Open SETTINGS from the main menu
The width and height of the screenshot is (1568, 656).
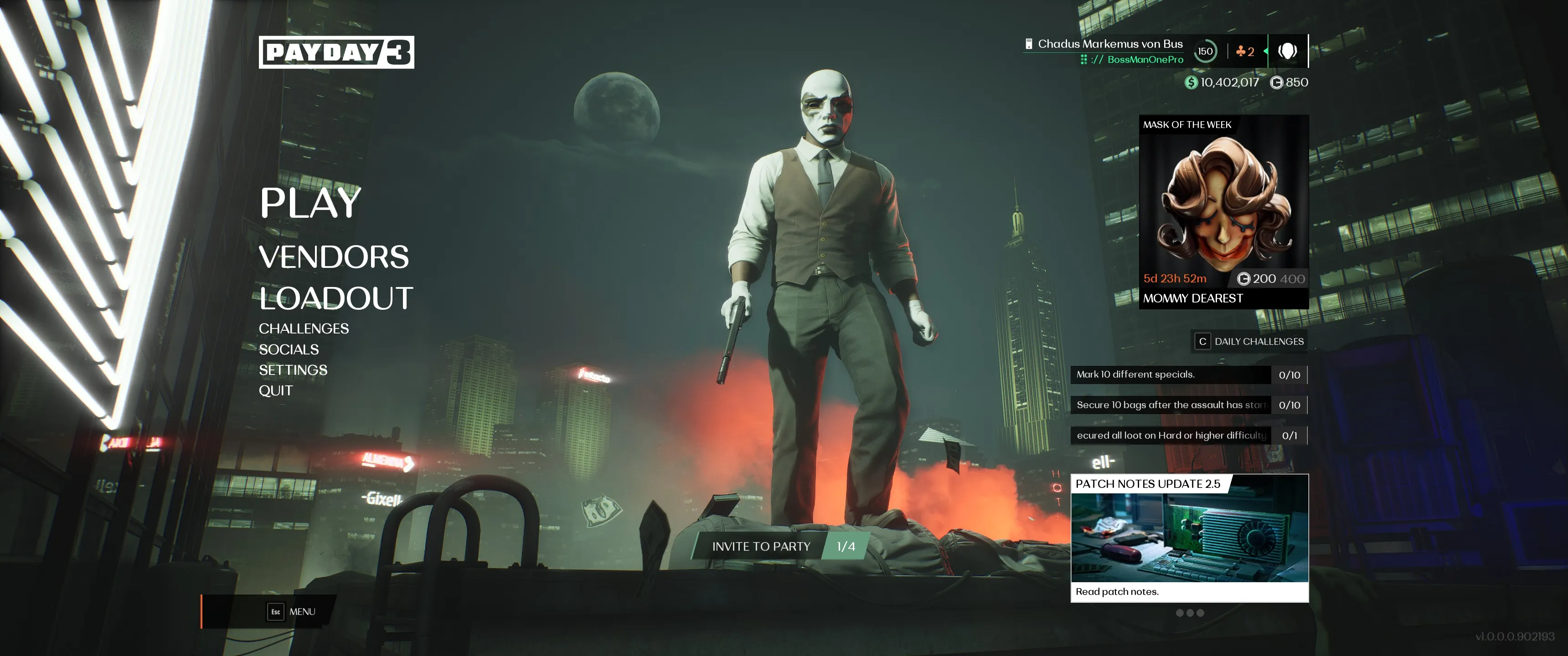tap(293, 370)
